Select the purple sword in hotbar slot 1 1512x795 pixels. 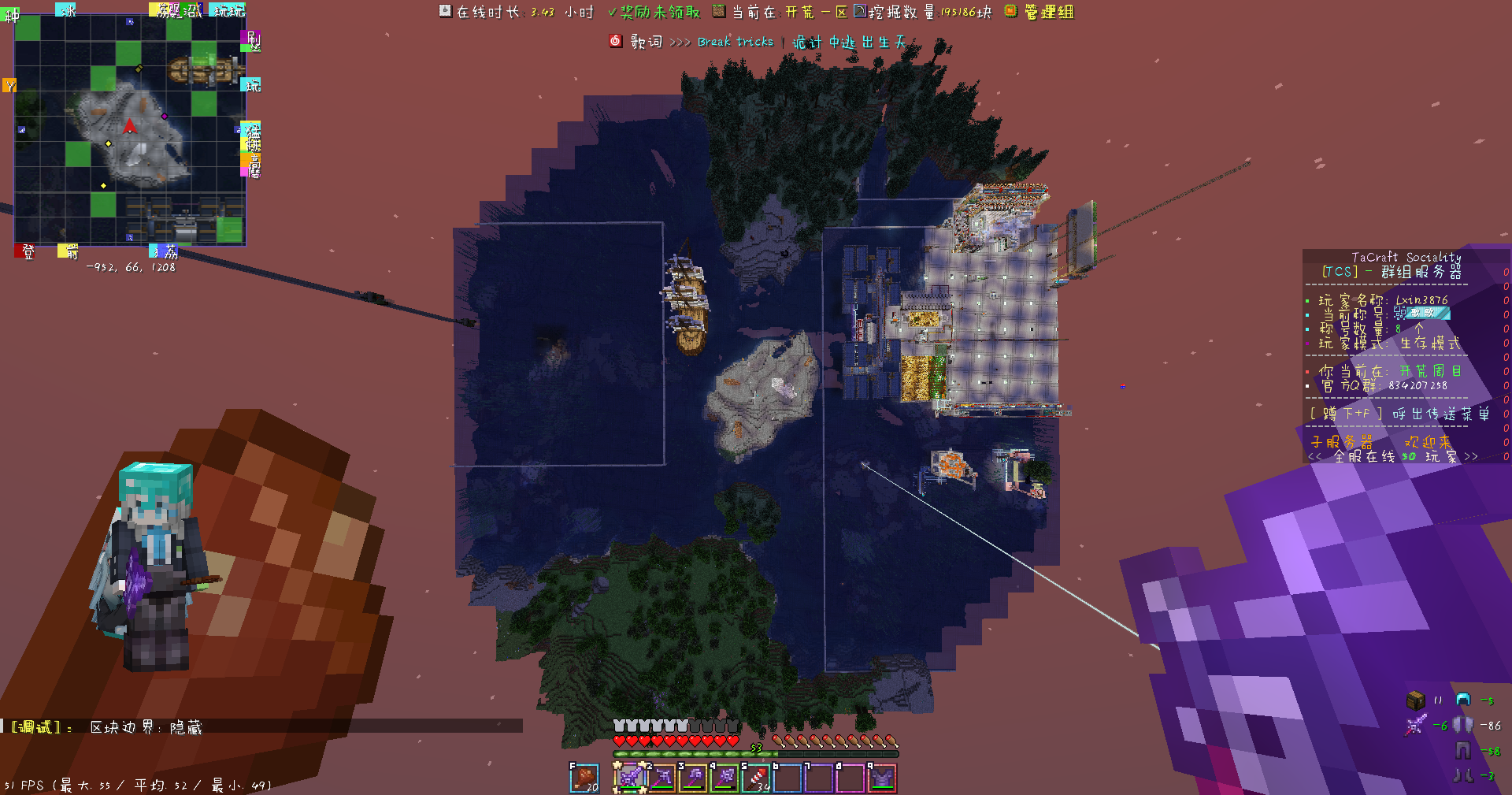630,778
